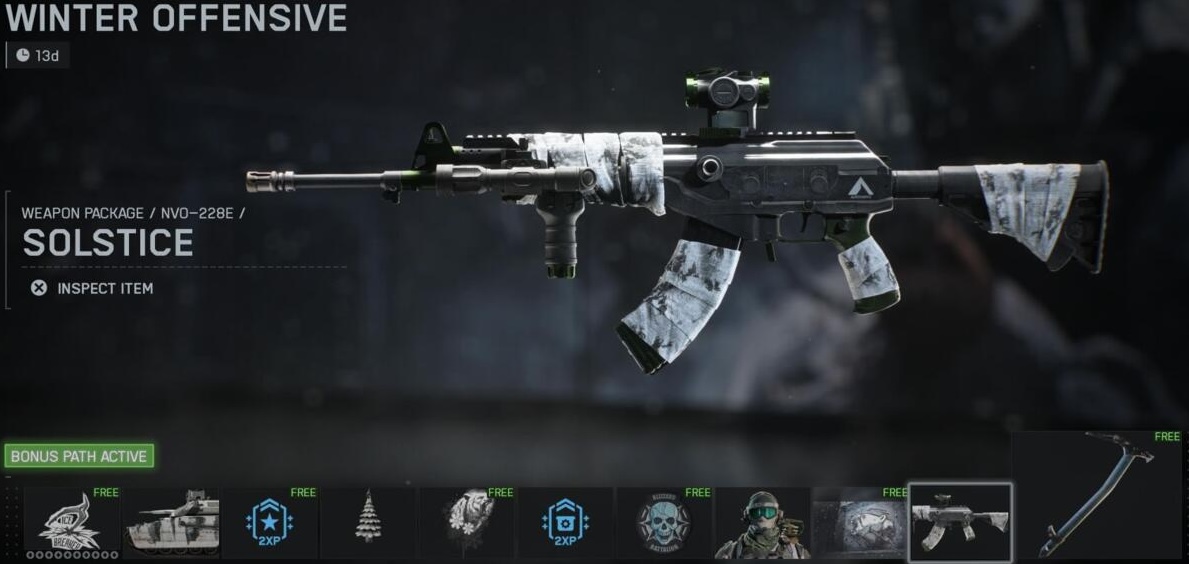This screenshot has width=1189, height=564.
Task: Click the Bonus Path Active badge
Action: pos(79,457)
